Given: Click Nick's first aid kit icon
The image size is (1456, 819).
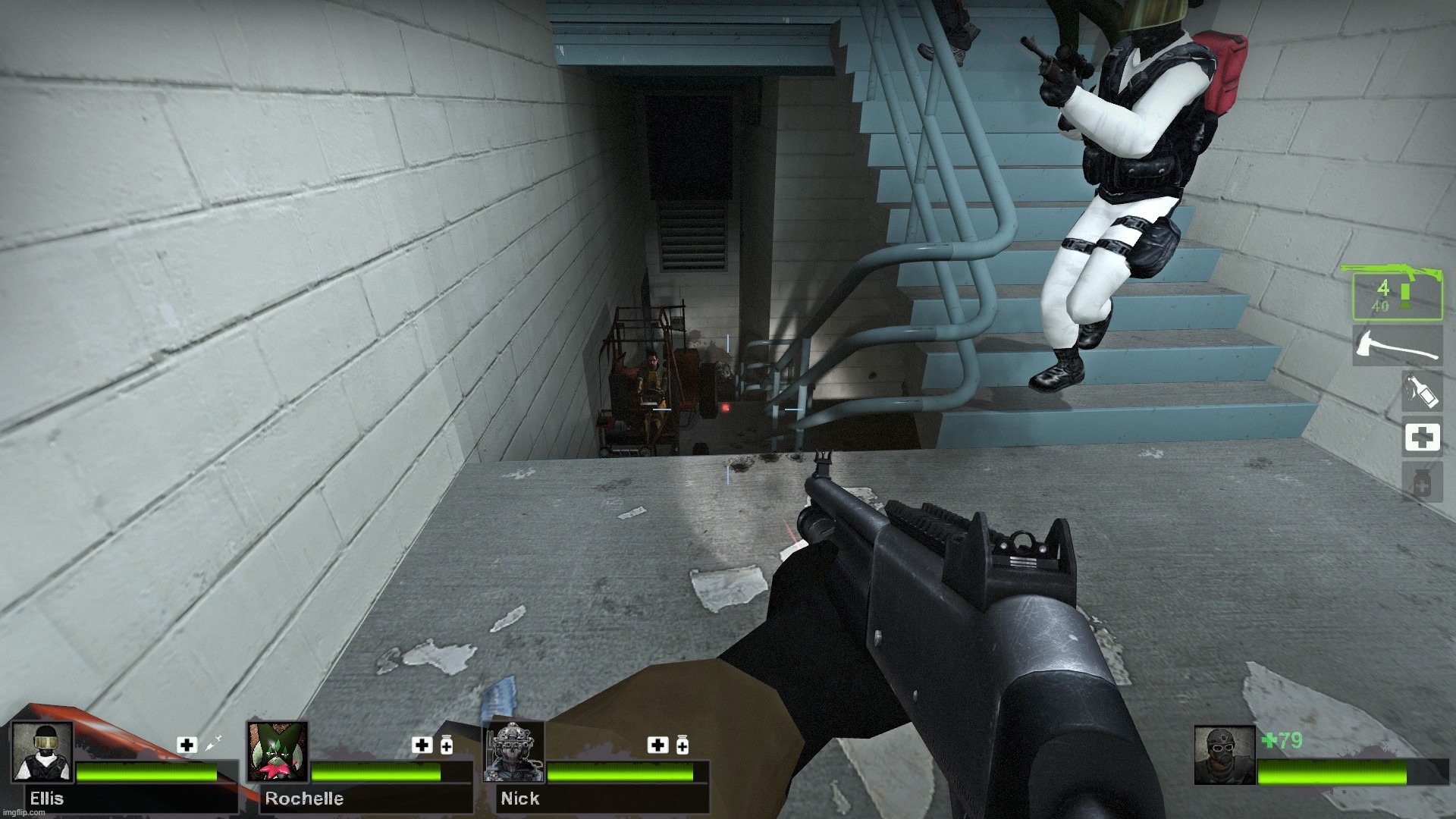Looking at the screenshot, I should tap(657, 745).
